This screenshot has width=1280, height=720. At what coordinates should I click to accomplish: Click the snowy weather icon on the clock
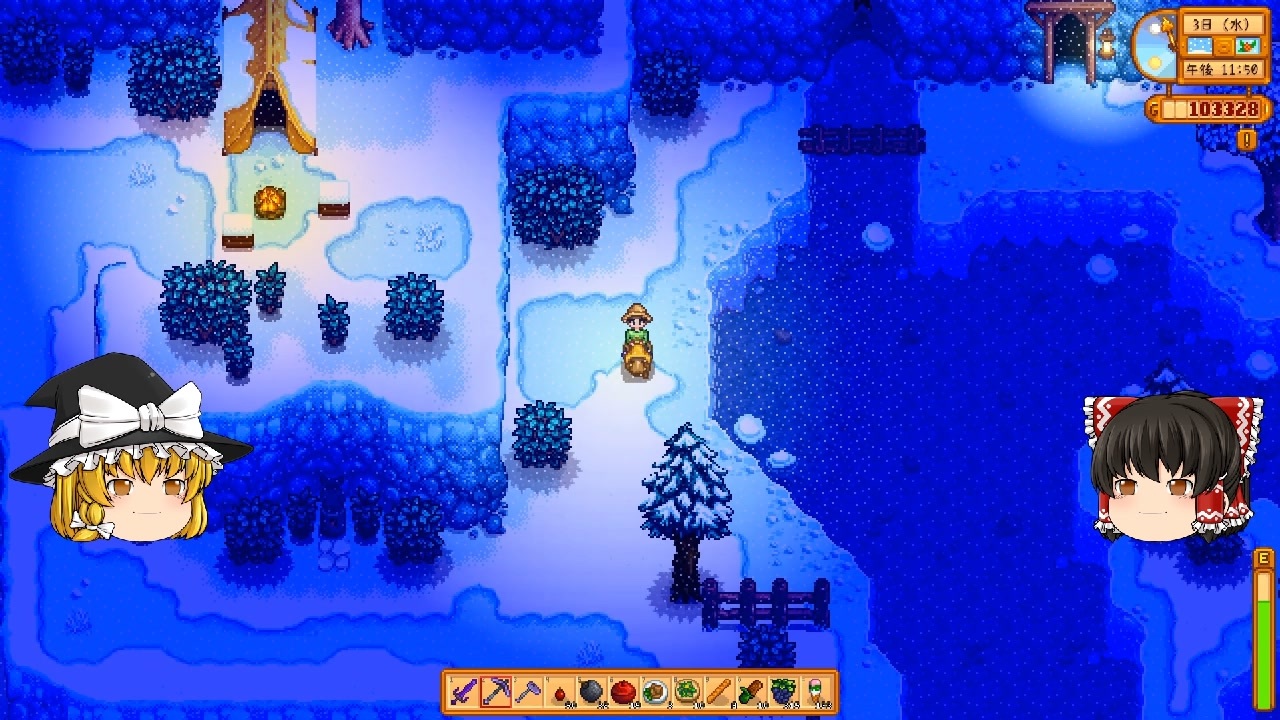[1200, 46]
